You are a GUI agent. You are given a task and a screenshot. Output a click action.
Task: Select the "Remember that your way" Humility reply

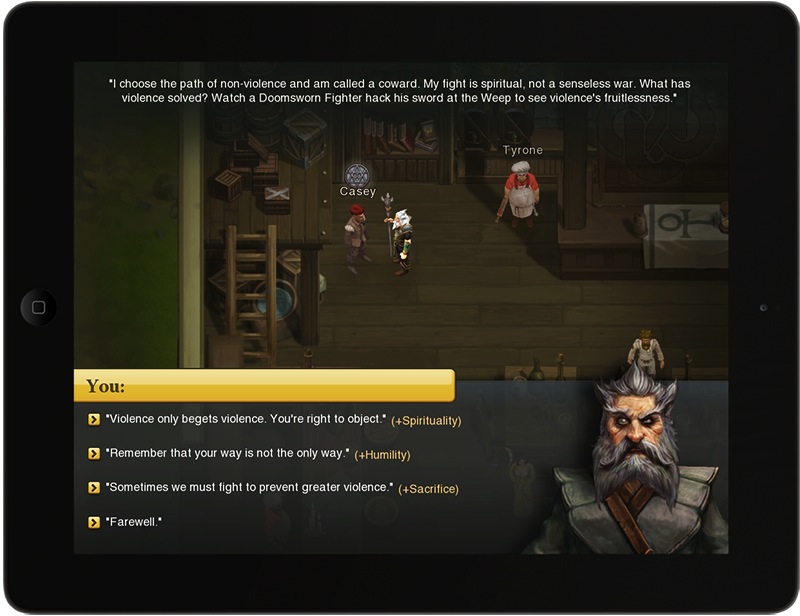point(227,454)
